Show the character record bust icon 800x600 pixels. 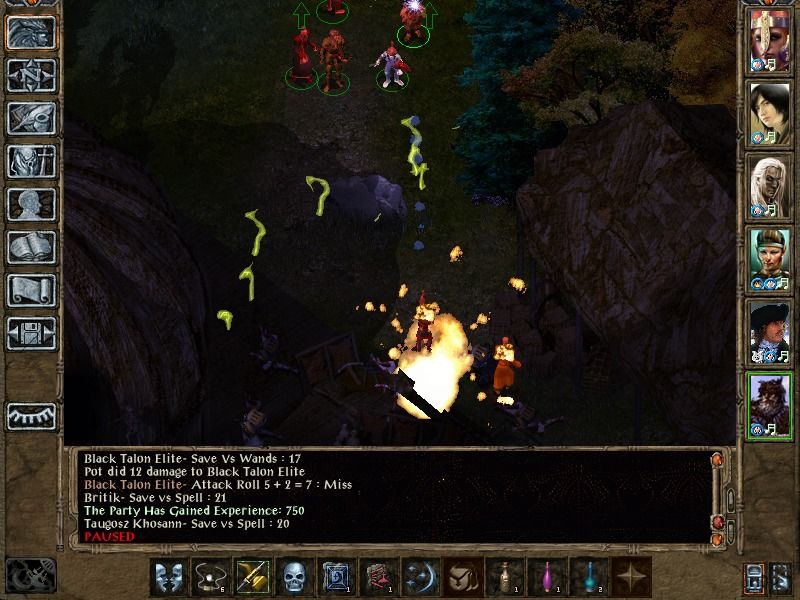point(31,204)
